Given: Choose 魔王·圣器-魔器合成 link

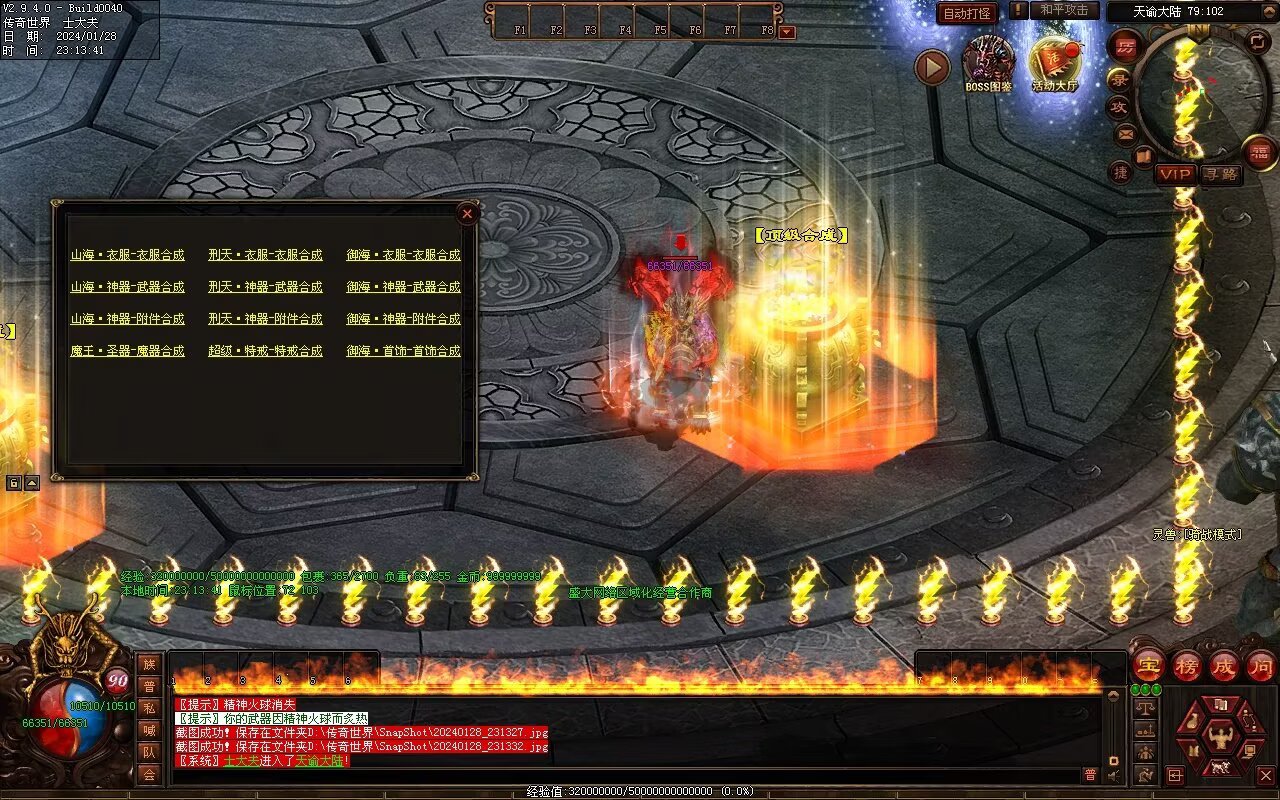Looking at the screenshot, I should 127,351.
